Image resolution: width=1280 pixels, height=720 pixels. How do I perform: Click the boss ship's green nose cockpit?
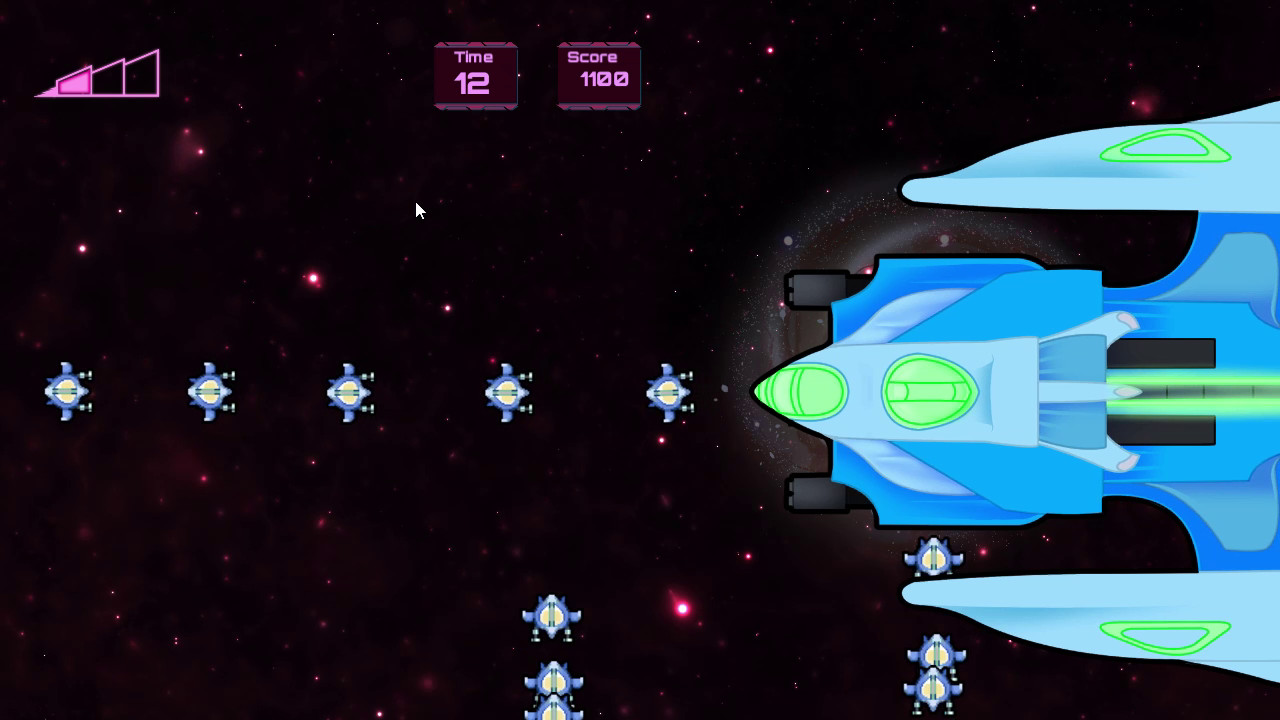[806, 390]
